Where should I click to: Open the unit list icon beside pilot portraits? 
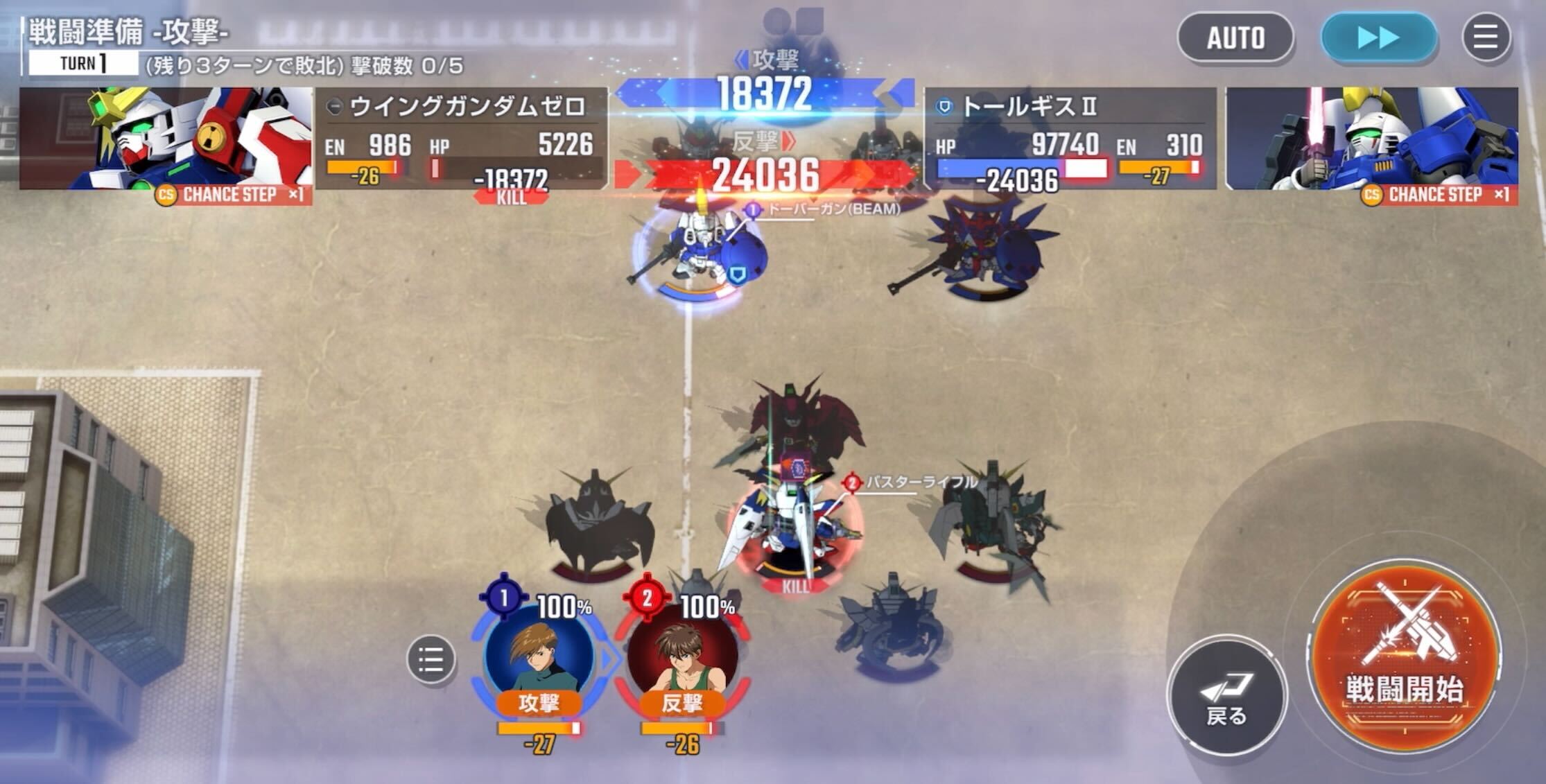pos(430,660)
